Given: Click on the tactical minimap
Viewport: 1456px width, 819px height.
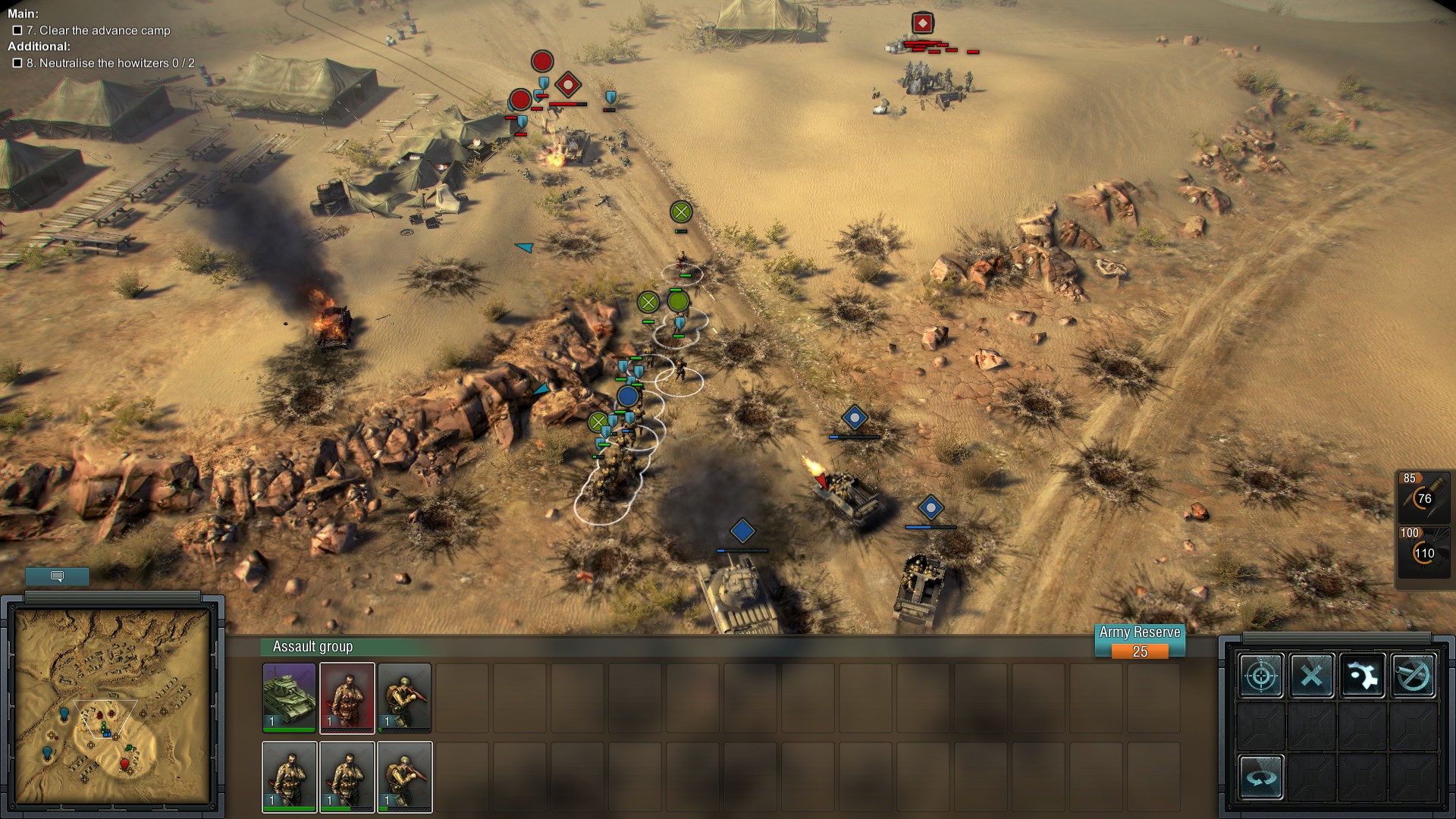Looking at the screenshot, I should point(112,707).
